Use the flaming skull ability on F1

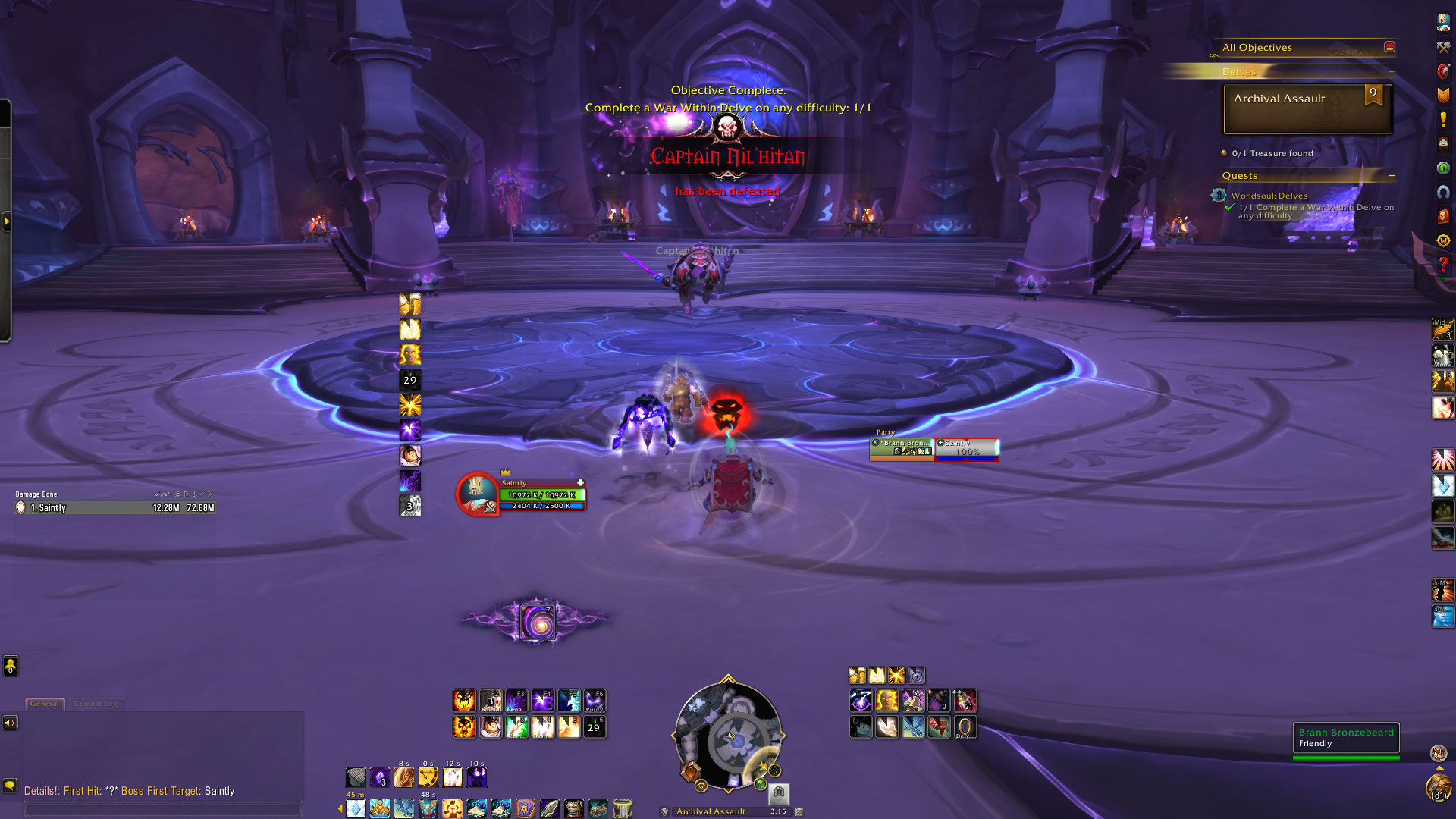click(x=464, y=701)
